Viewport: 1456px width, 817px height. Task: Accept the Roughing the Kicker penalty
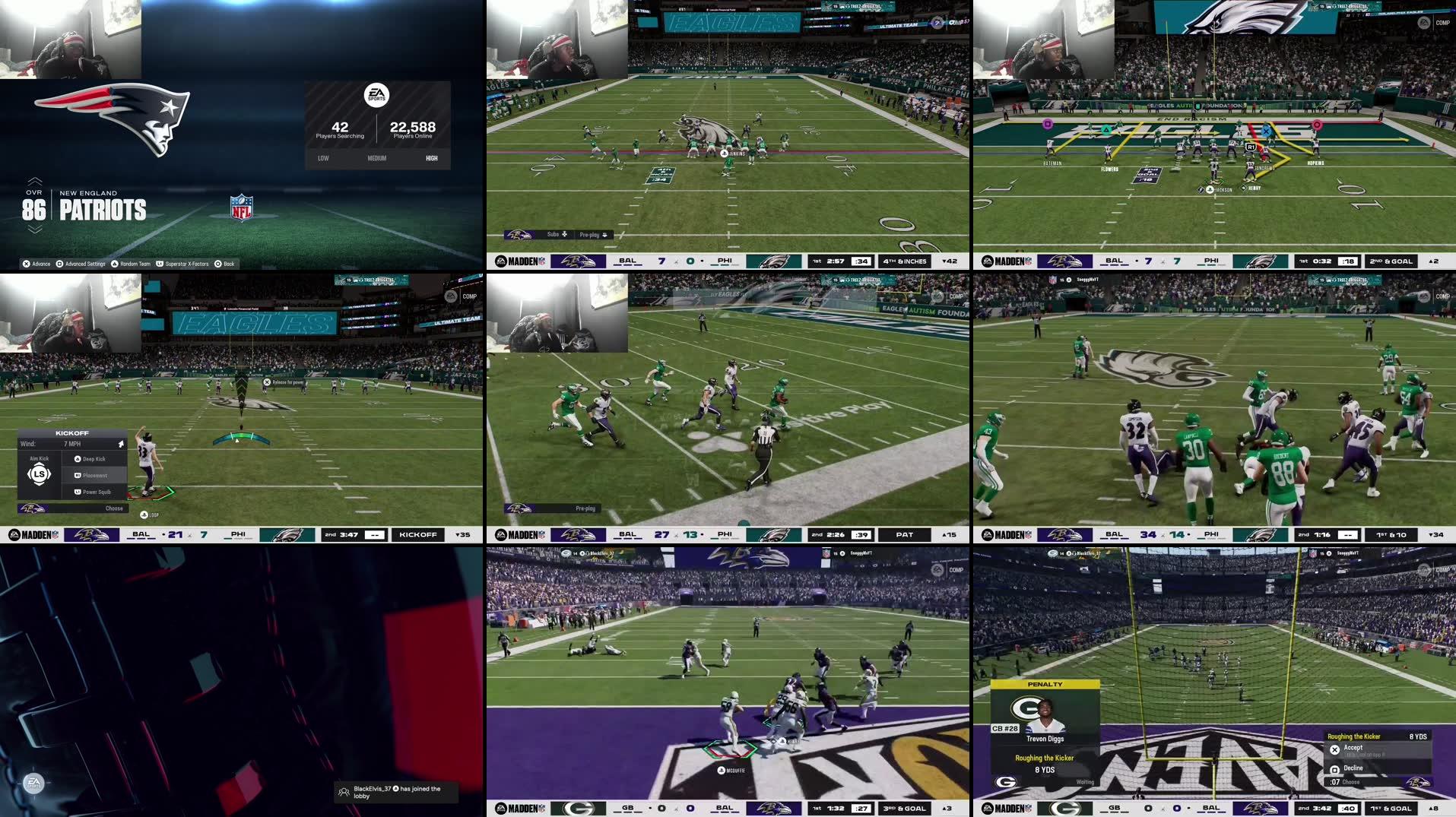click(x=1353, y=747)
